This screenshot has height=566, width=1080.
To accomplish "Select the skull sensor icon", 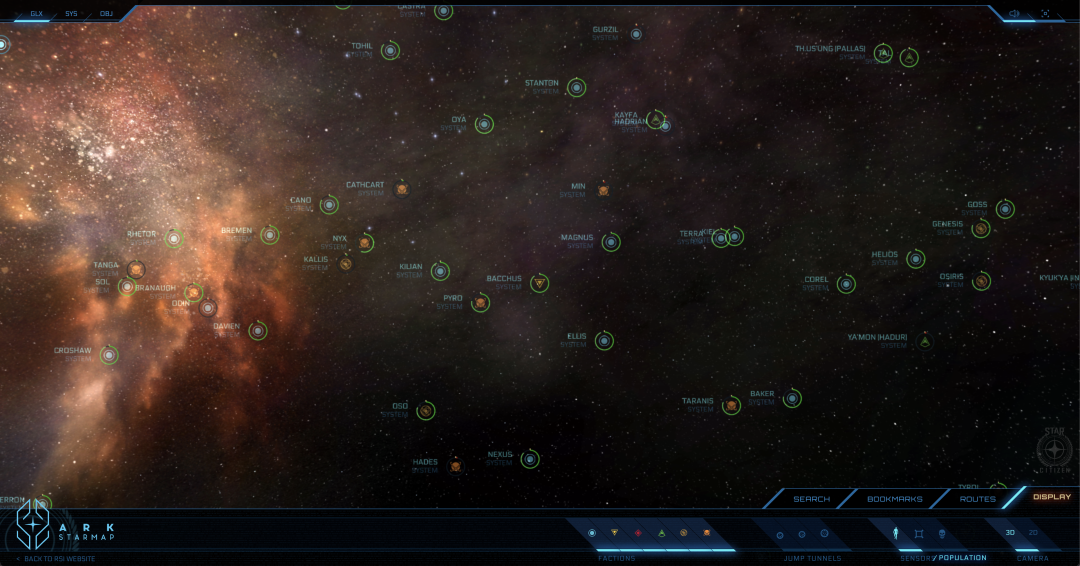I will click(942, 533).
